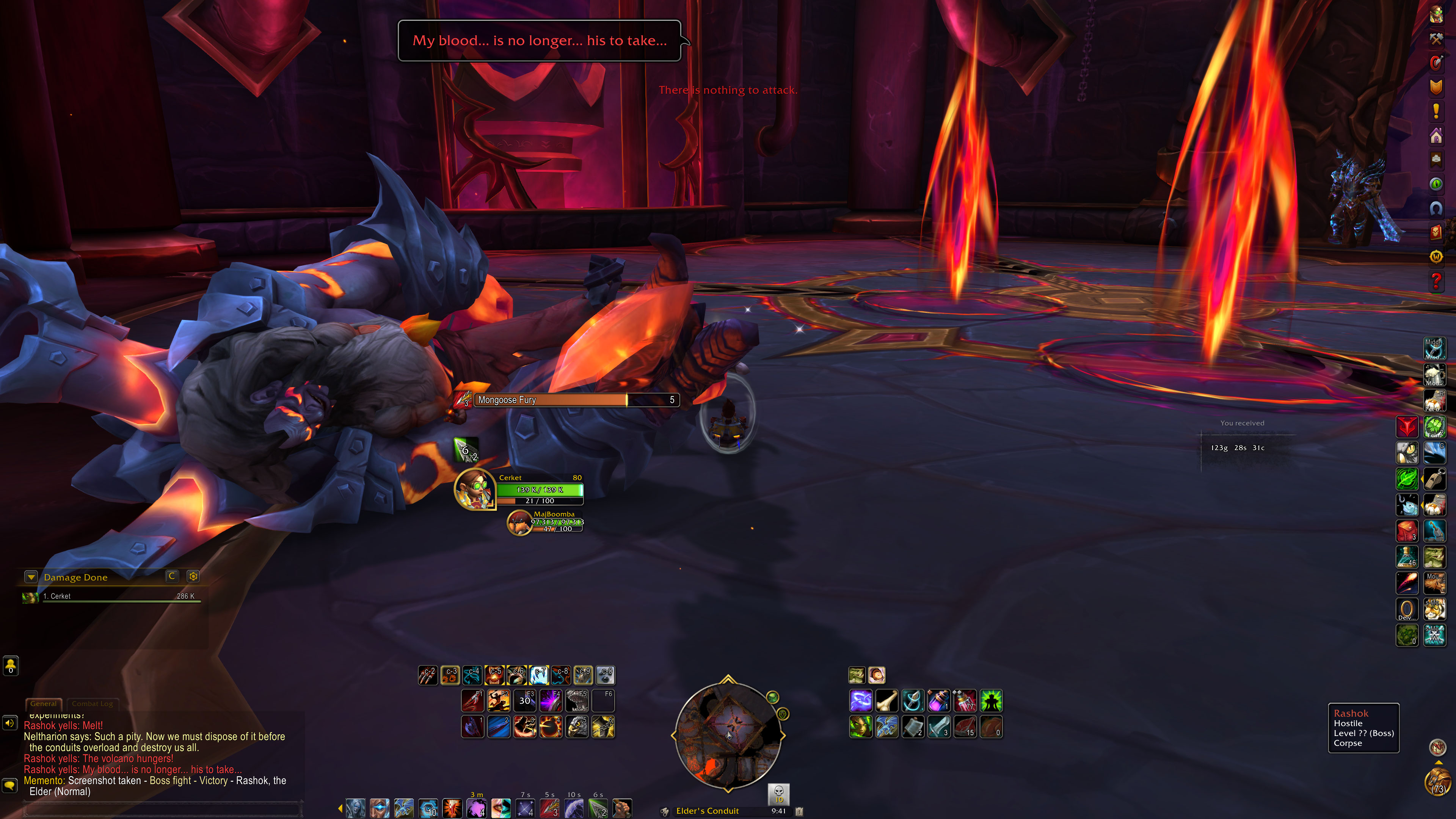1456x819 pixels.
Task: Click the minimap
Action: click(x=728, y=734)
